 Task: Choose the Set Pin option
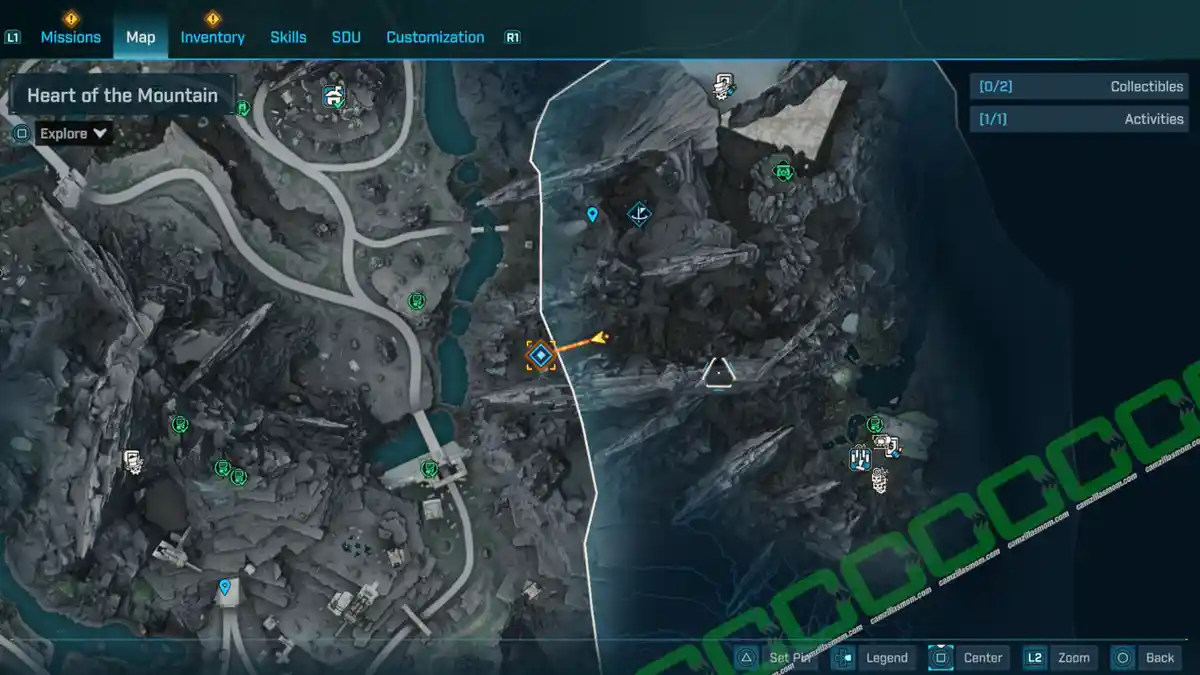[x=778, y=657]
